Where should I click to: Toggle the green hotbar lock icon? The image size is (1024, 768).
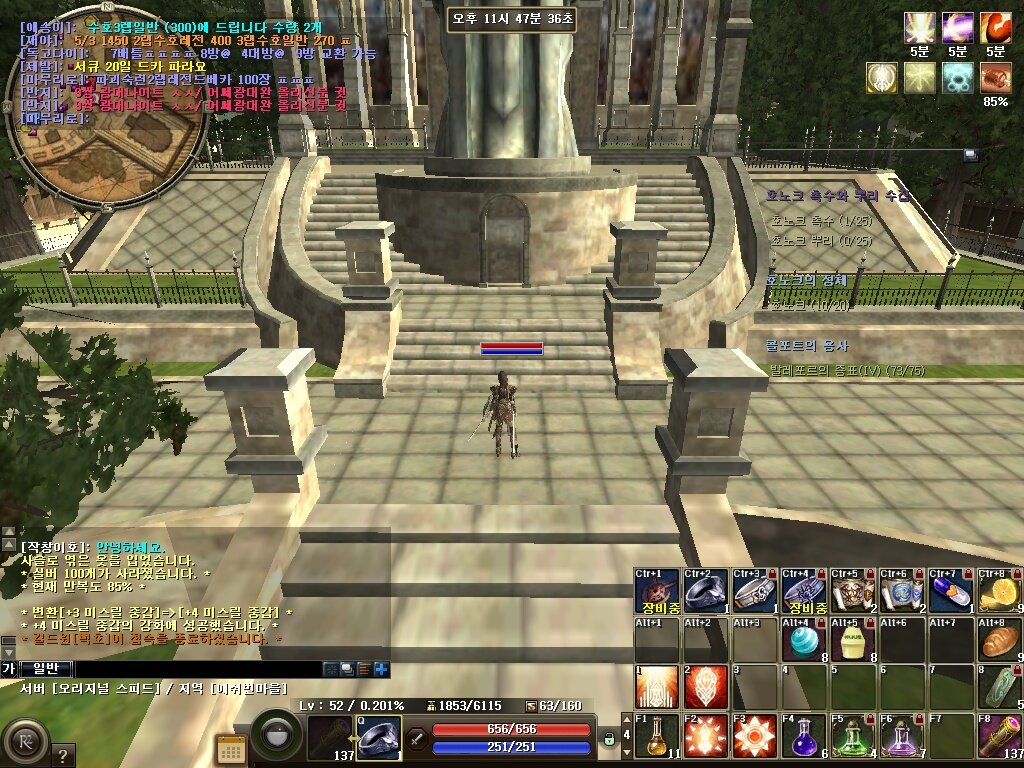pos(608,739)
